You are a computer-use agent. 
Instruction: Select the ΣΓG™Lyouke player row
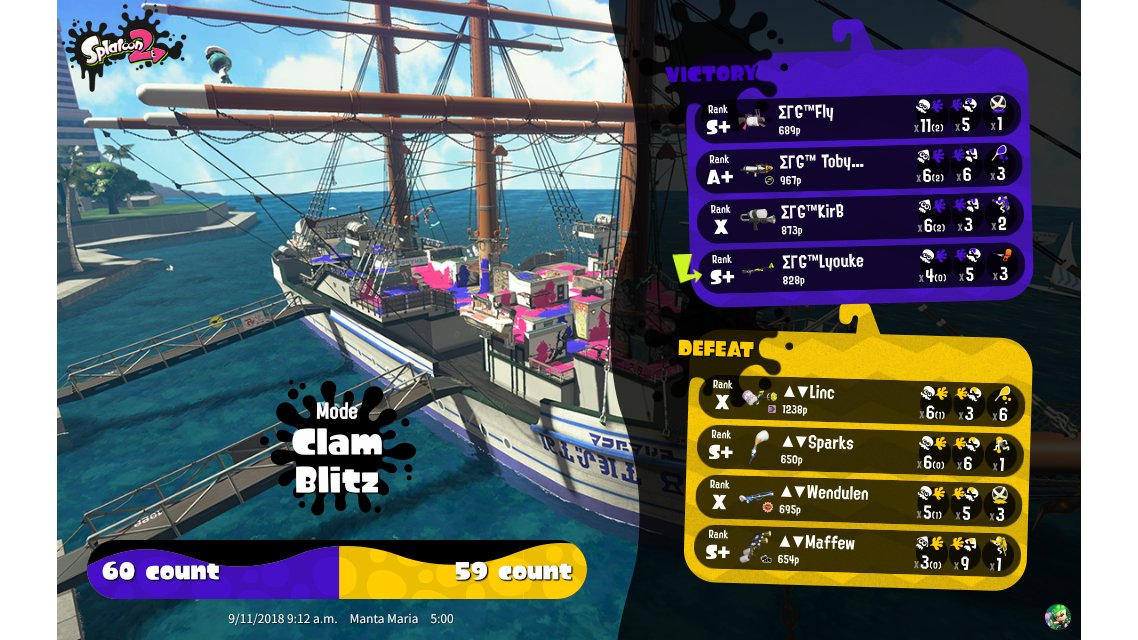tap(858, 267)
